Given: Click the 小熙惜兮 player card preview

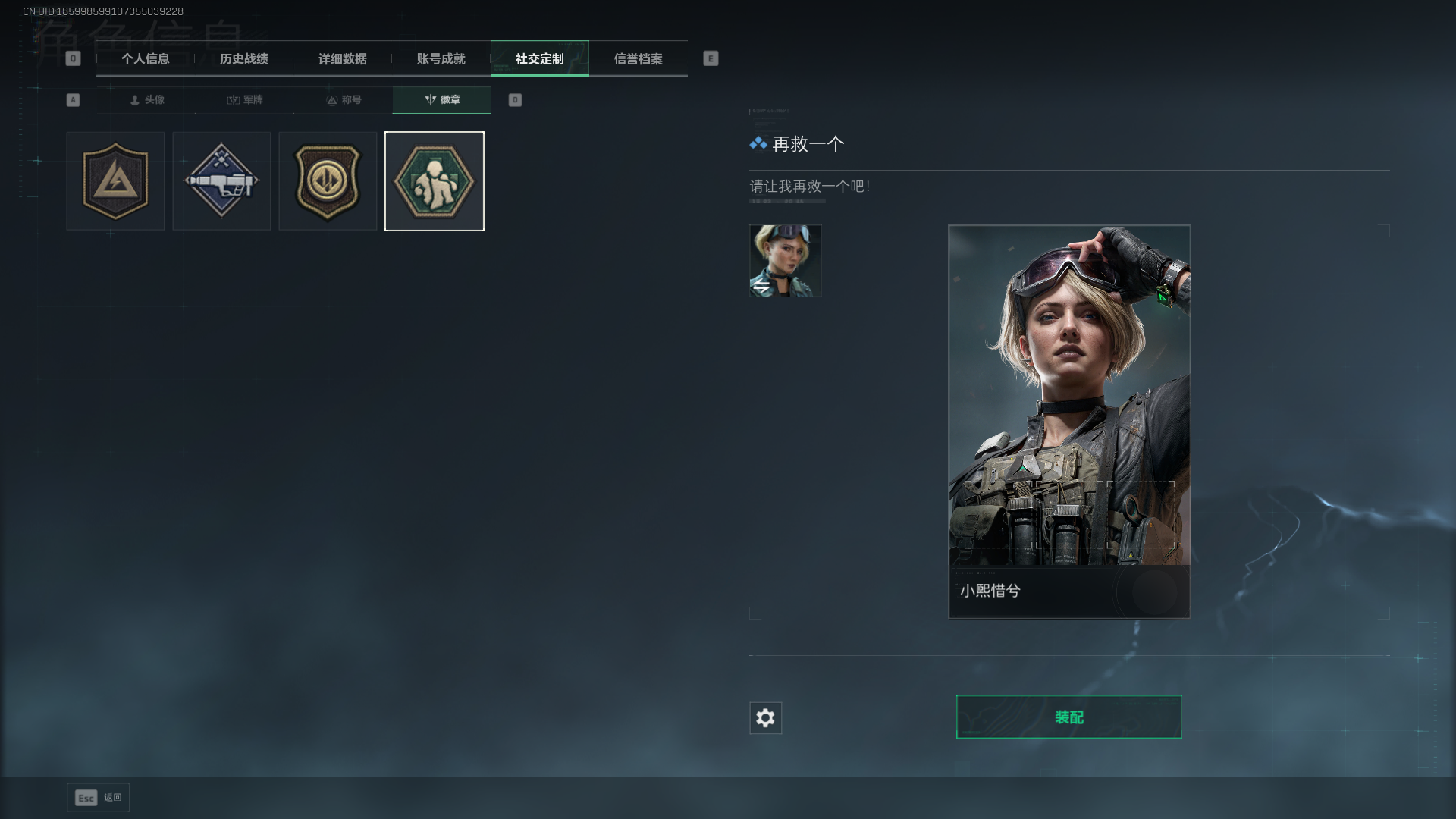Looking at the screenshot, I should (x=1068, y=421).
